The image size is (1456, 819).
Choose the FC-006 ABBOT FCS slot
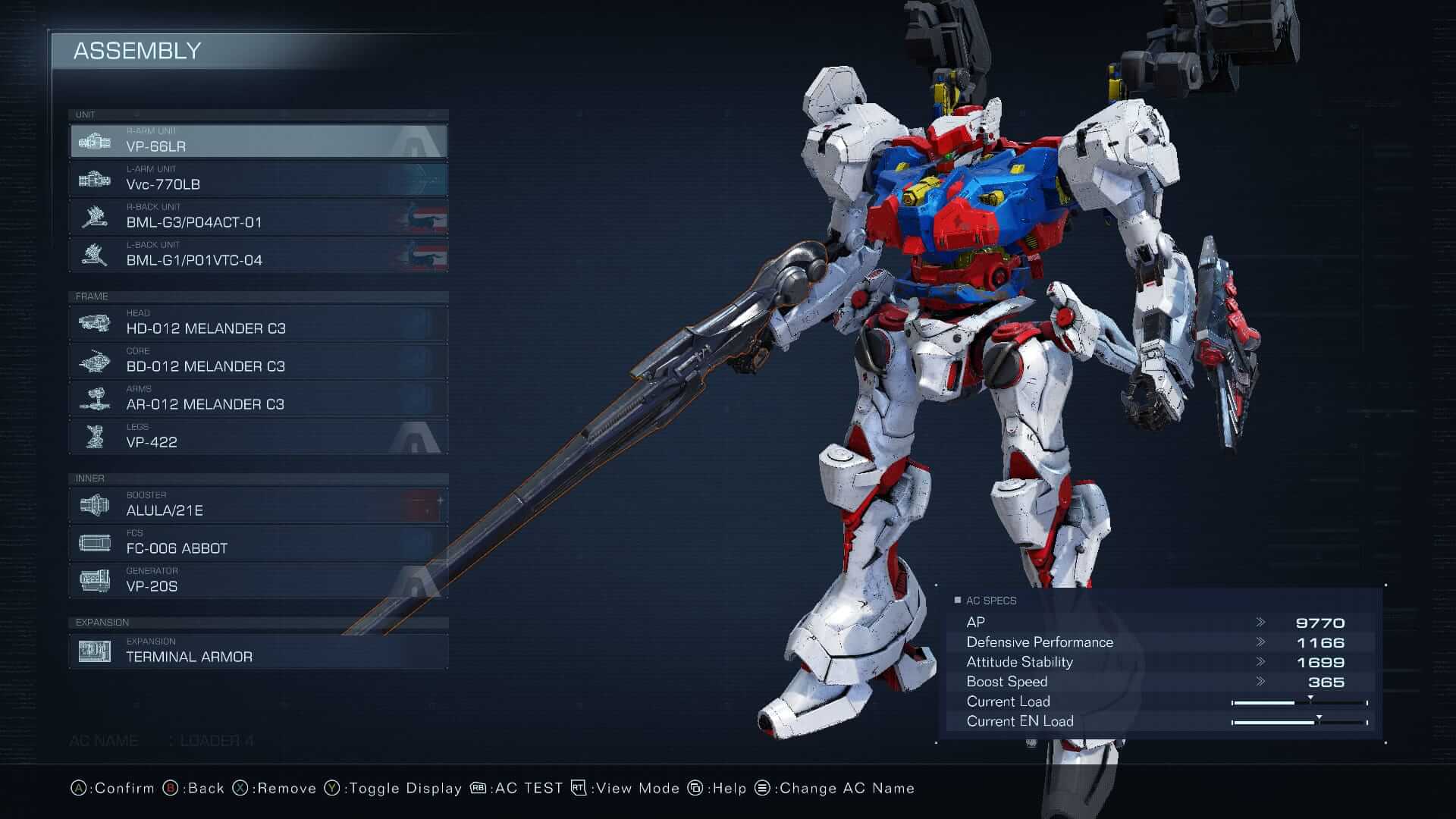click(x=258, y=544)
